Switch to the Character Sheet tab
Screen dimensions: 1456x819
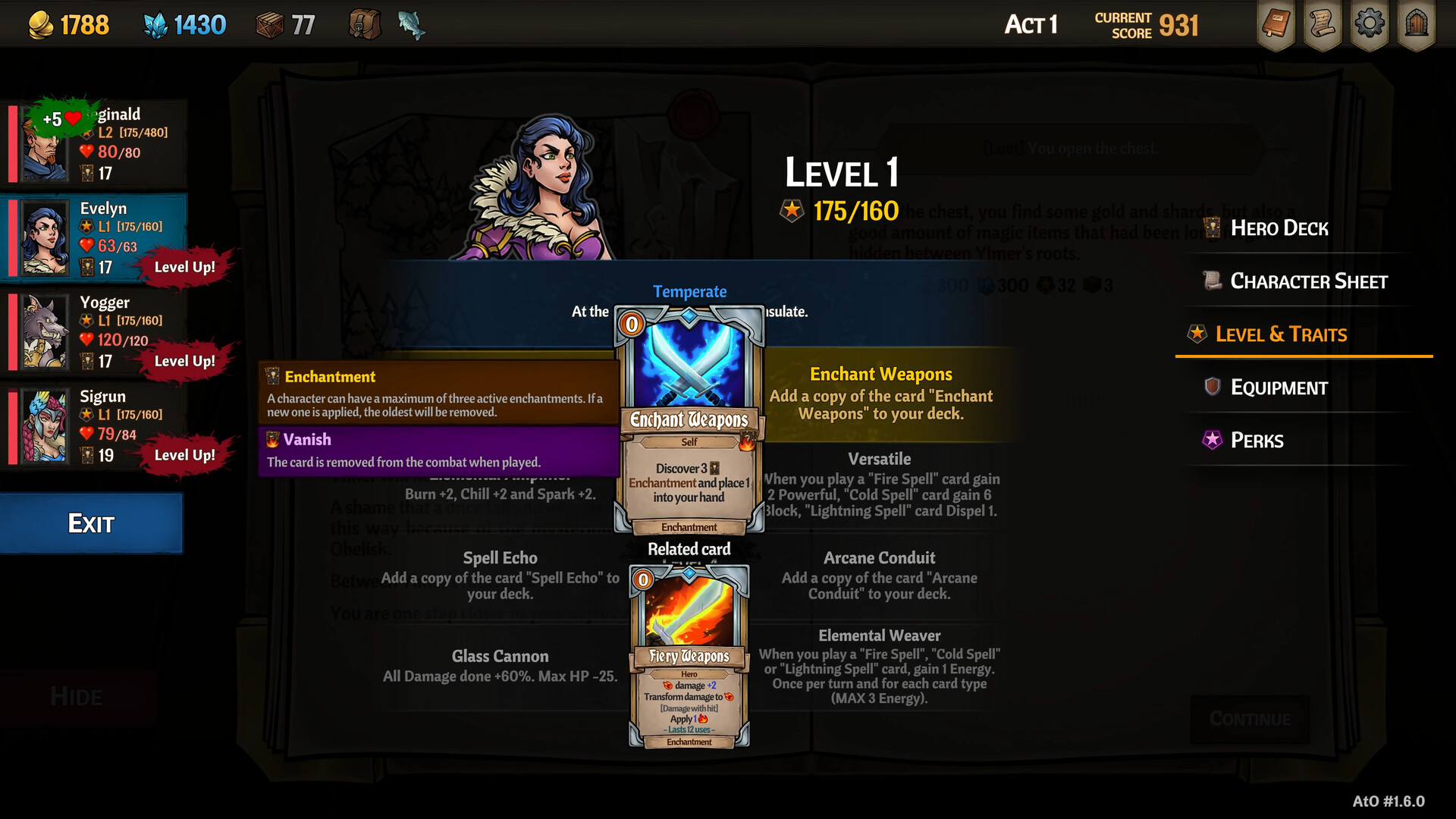point(1308,281)
